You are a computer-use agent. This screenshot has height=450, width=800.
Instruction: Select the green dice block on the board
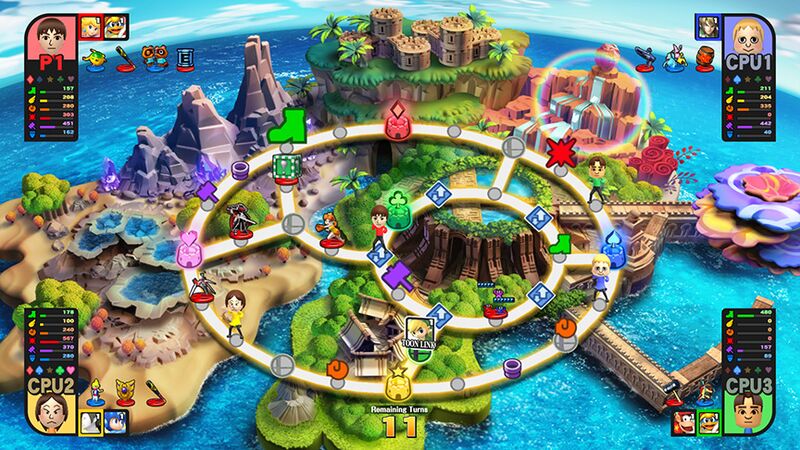285,167
